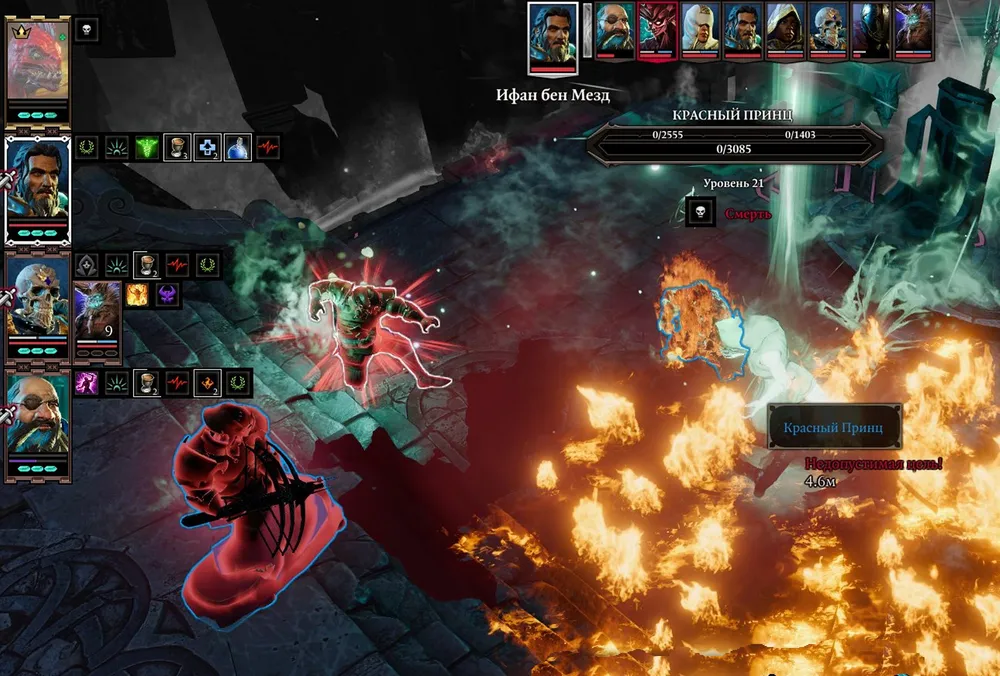Inspect the green caduceus status on Ifan
Screen dimensions: 1000x676
coord(147,148)
